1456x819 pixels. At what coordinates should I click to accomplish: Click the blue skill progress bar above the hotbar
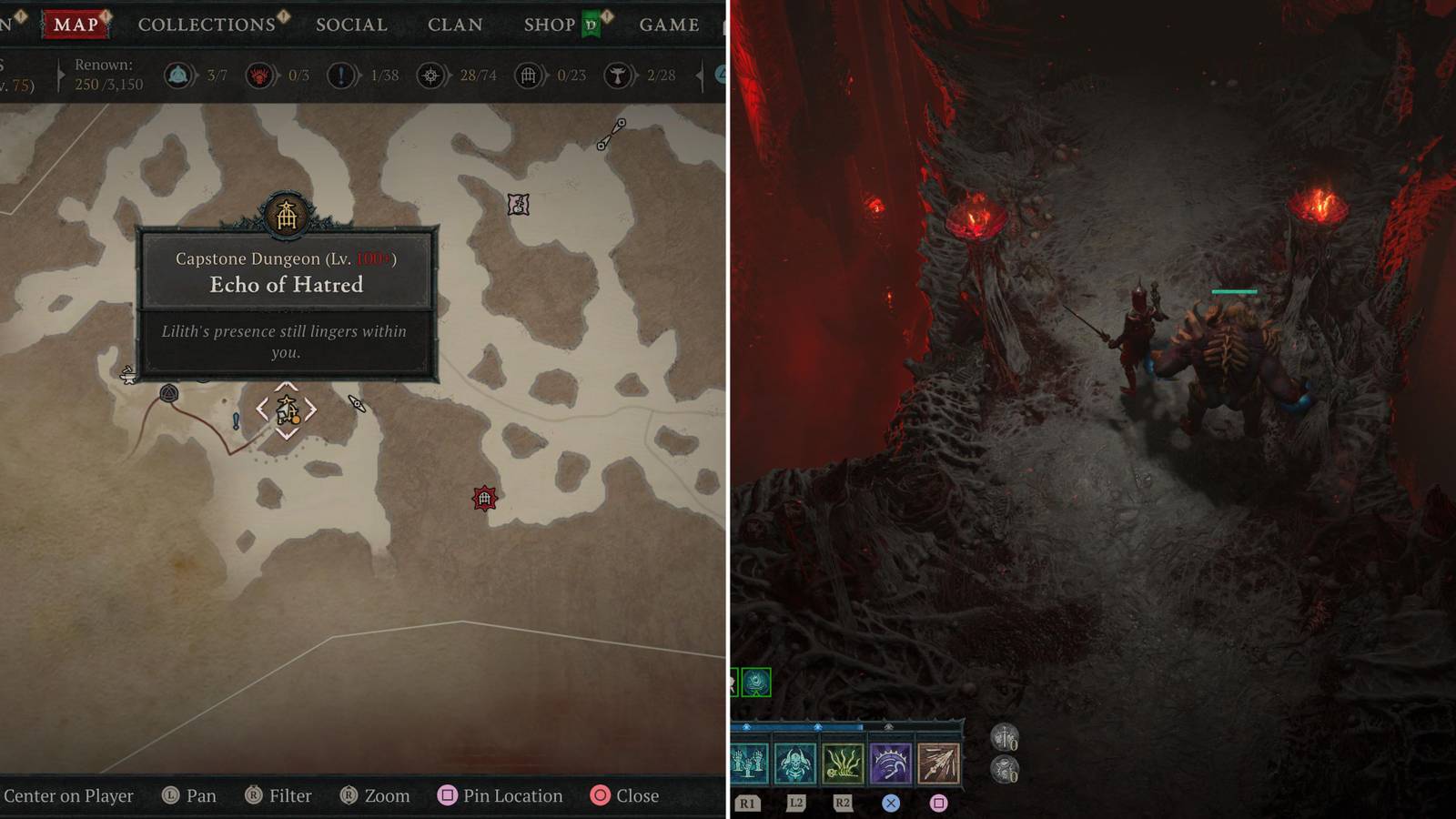pyautogui.click(x=792, y=728)
